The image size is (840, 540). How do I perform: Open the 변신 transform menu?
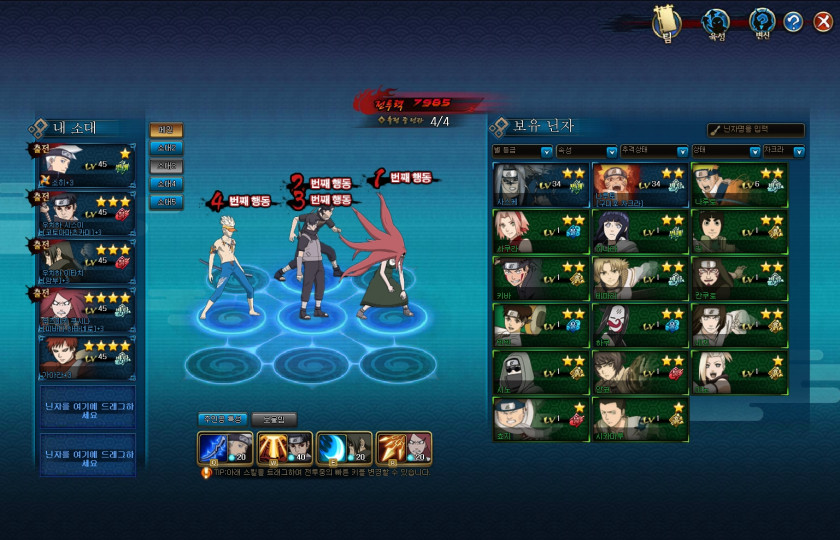click(x=763, y=22)
